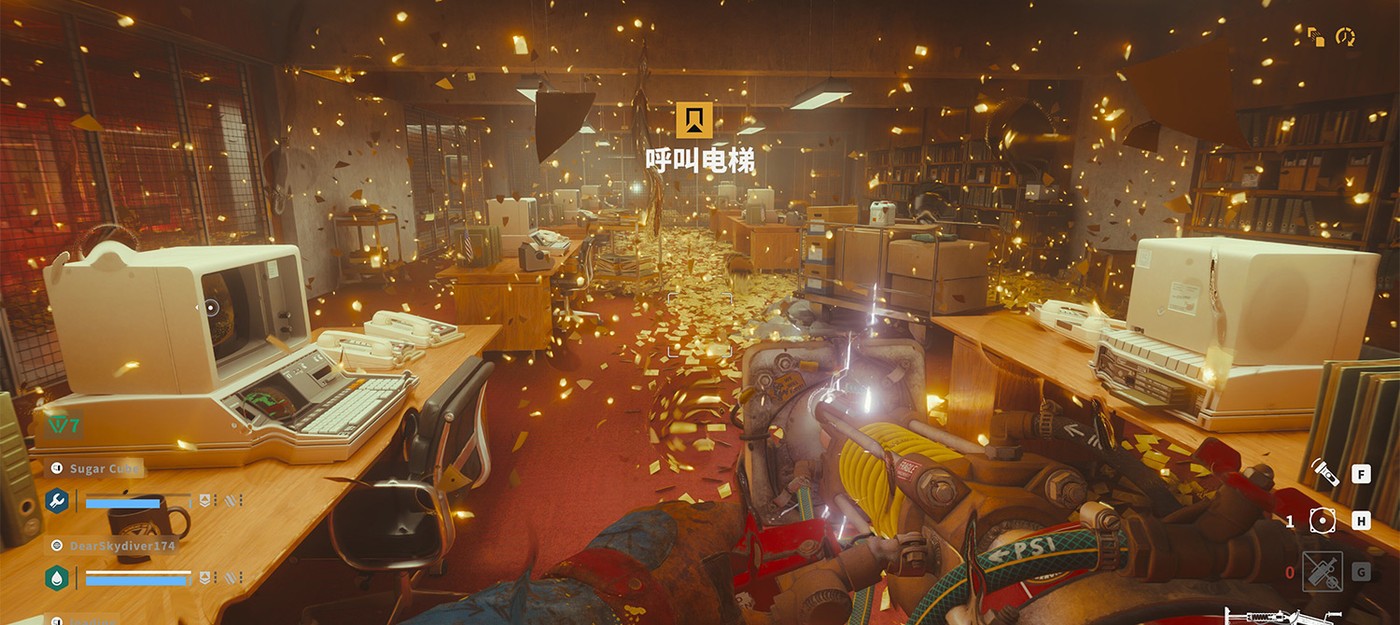
Task: Select the crossed-out grenade slot
Action: point(1321,572)
